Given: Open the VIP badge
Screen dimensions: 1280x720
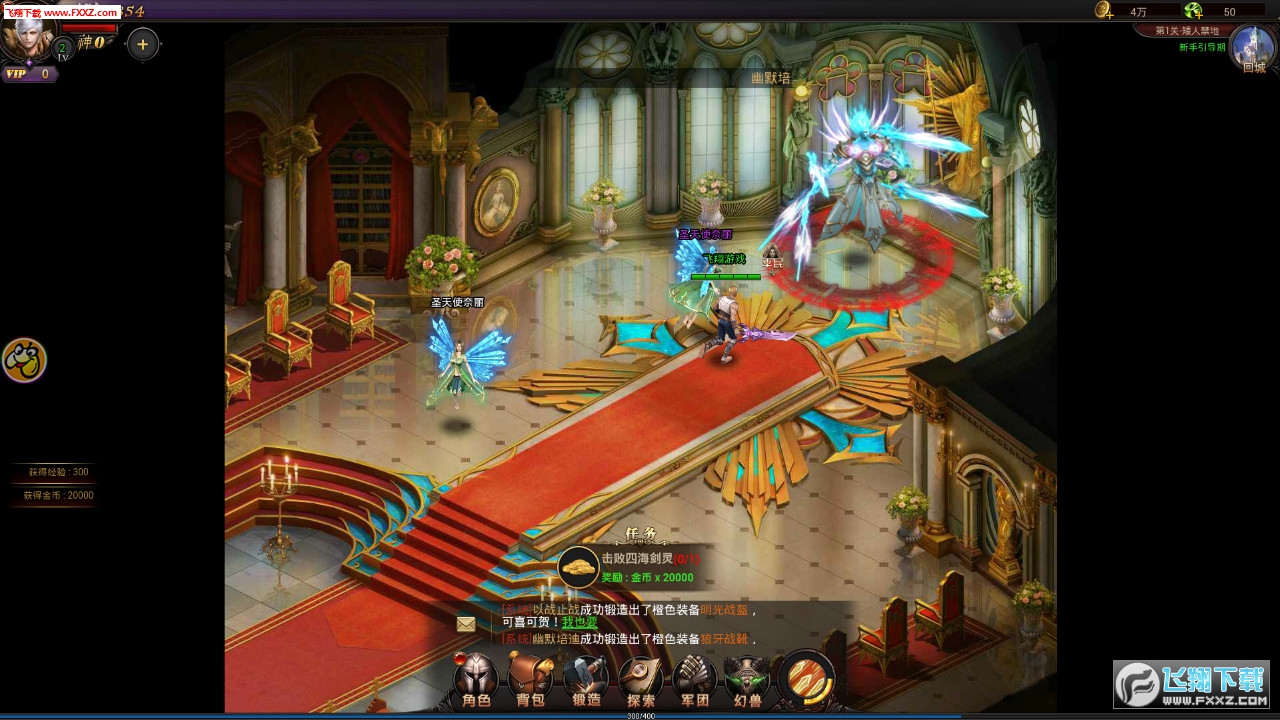Looking at the screenshot, I should tap(28, 74).
